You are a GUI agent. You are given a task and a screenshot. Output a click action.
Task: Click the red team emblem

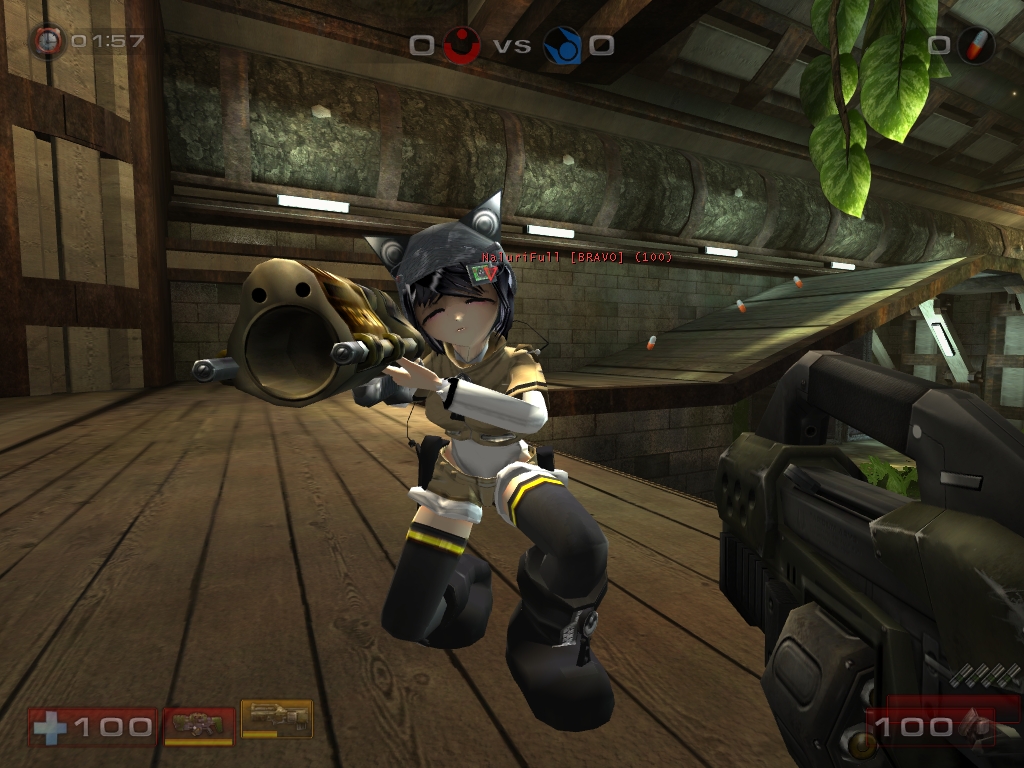(461, 45)
